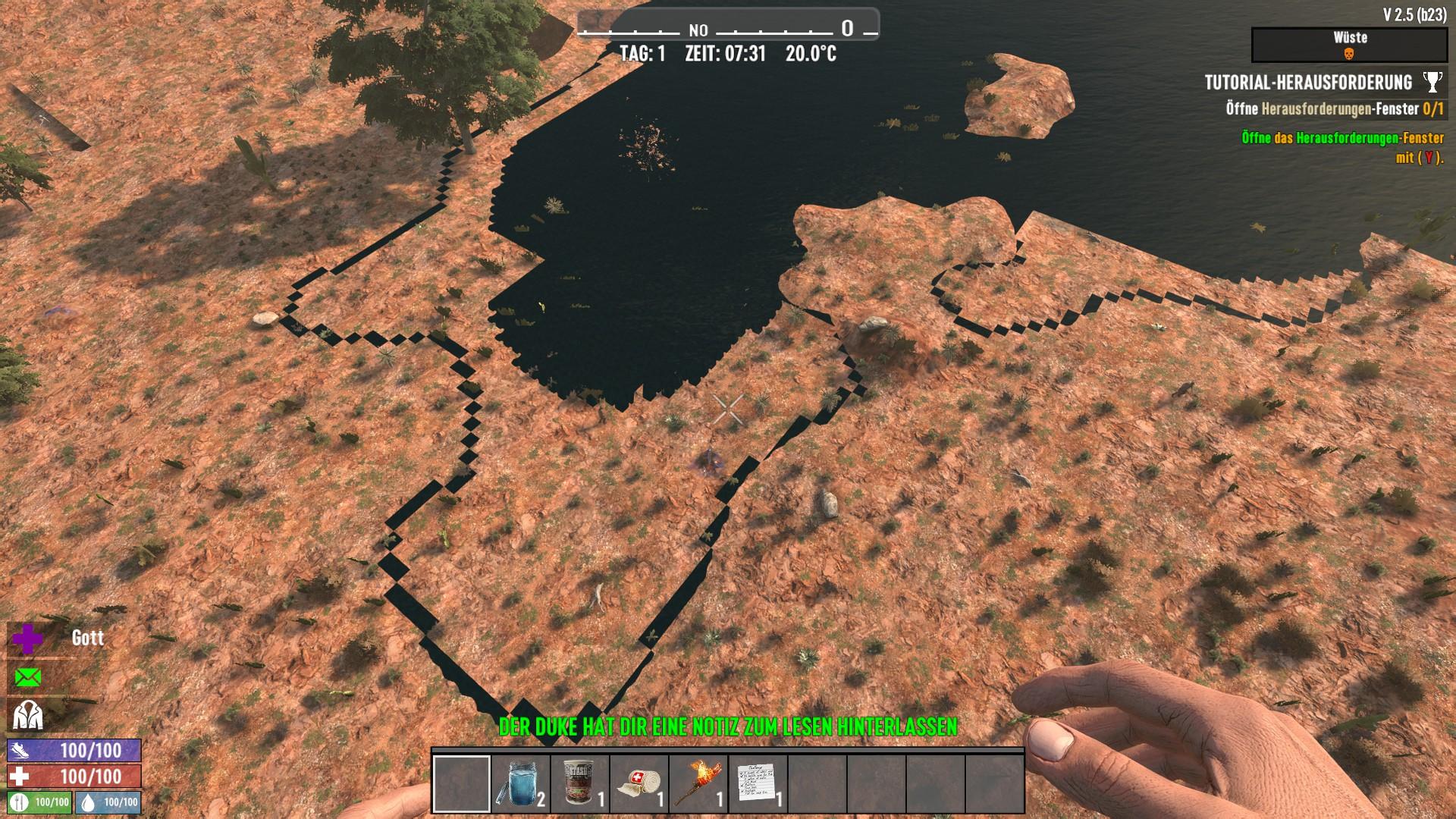Click the purple Gott buff icon
Image resolution: width=1456 pixels, height=819 pixels.
point(28,639)
